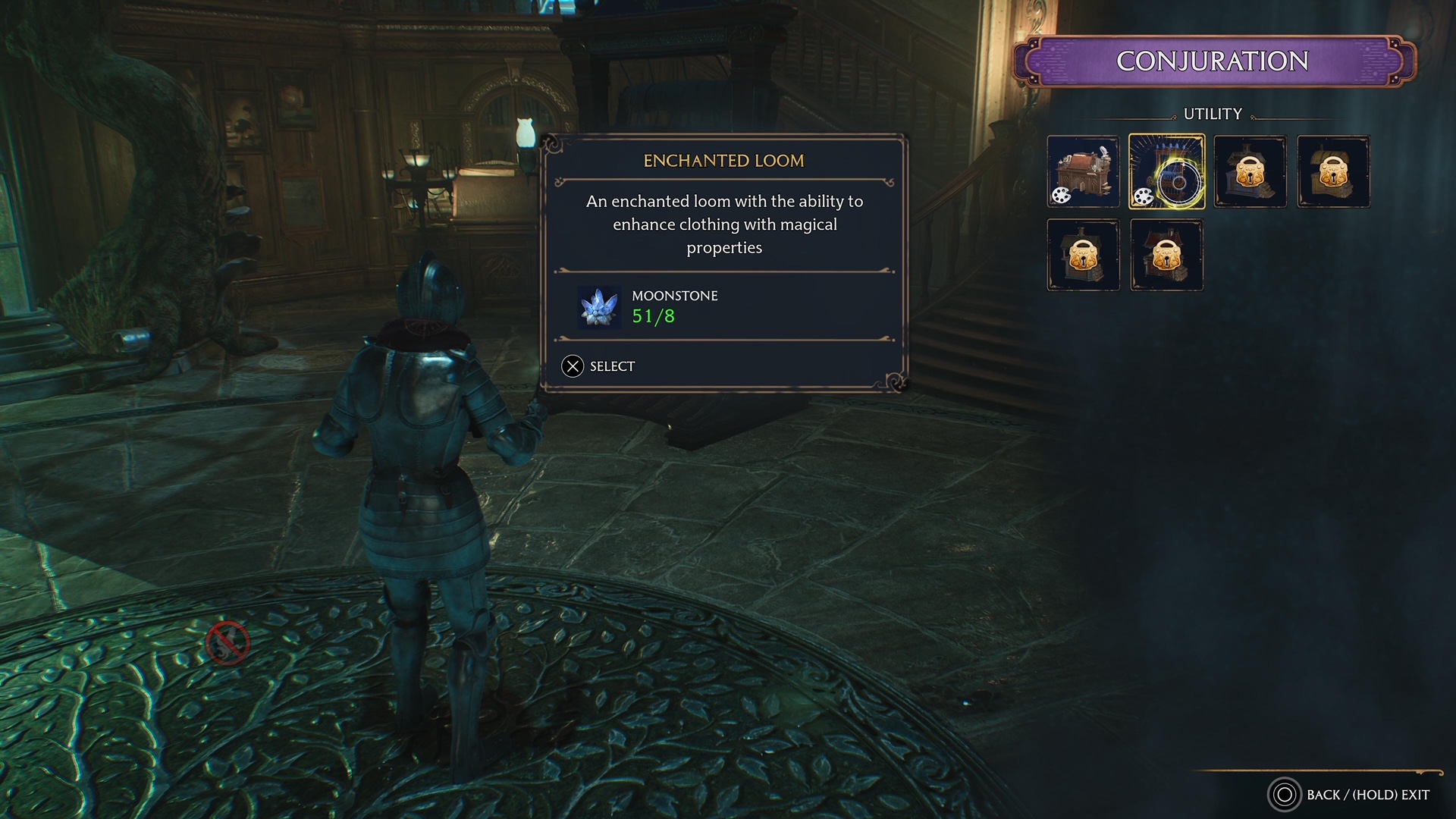Screen dimensions: 1456x819
Task: Click the Utility category header
Action: [1212, 114]
